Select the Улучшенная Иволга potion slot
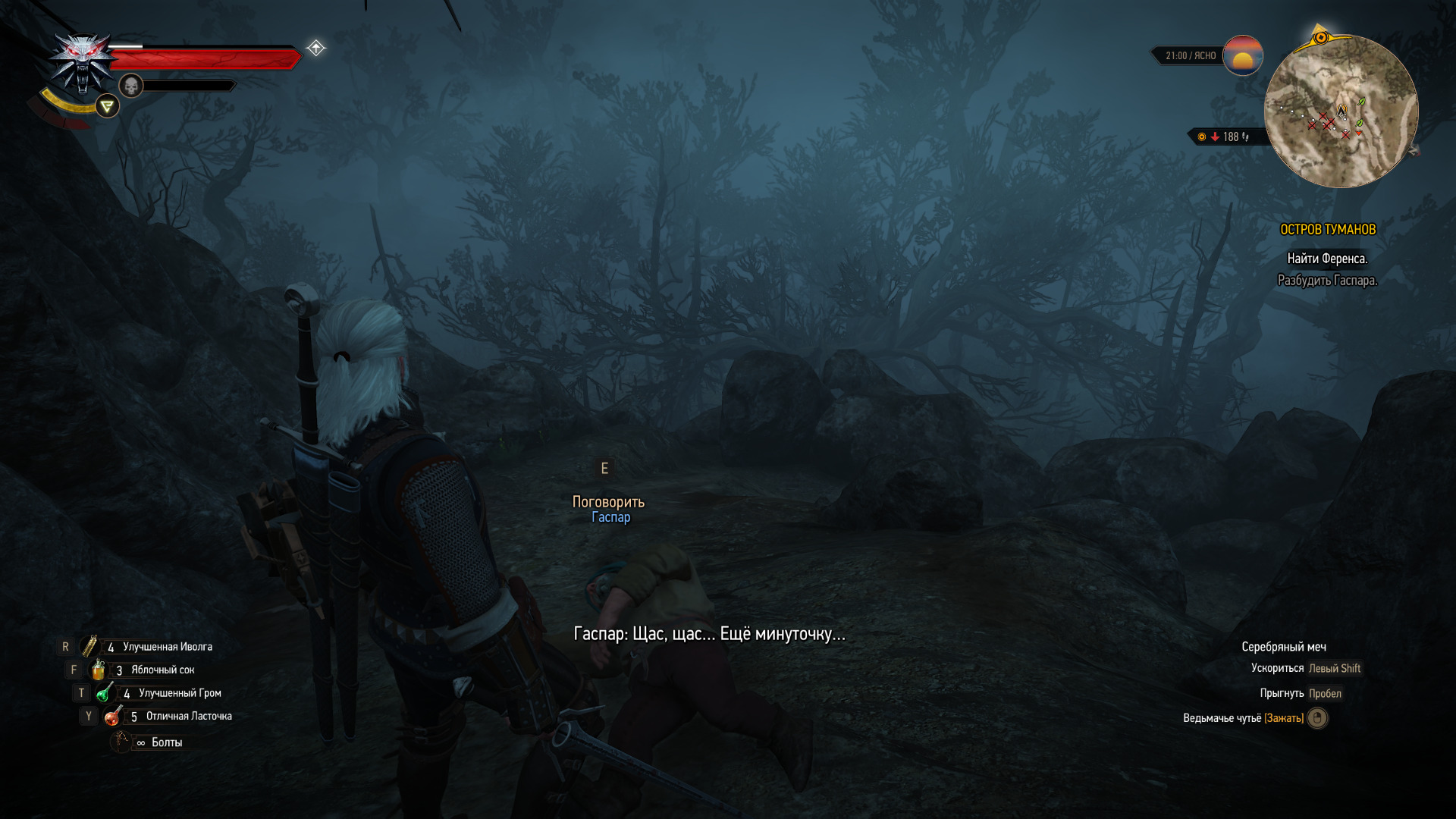 (90, 646)
